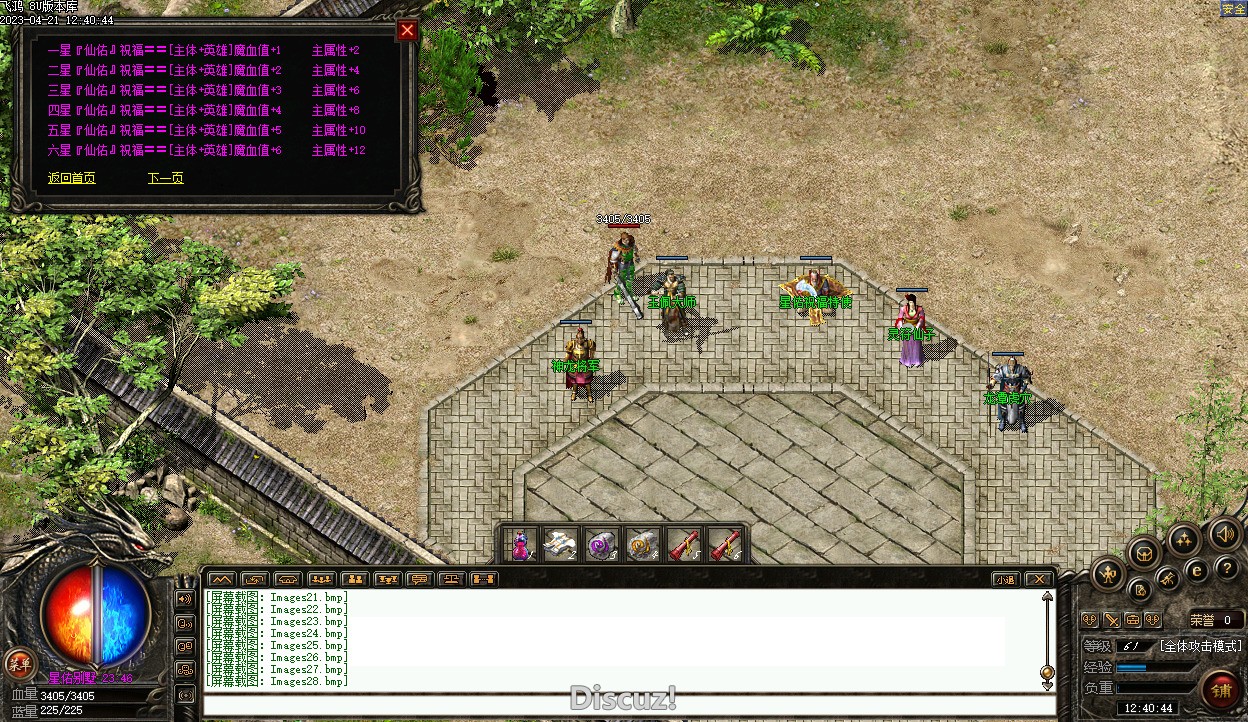The width and height of the screenshot is (1248, 722).
Task: Click the chat scrollbar's round handle
Action: coord(1047,672)
